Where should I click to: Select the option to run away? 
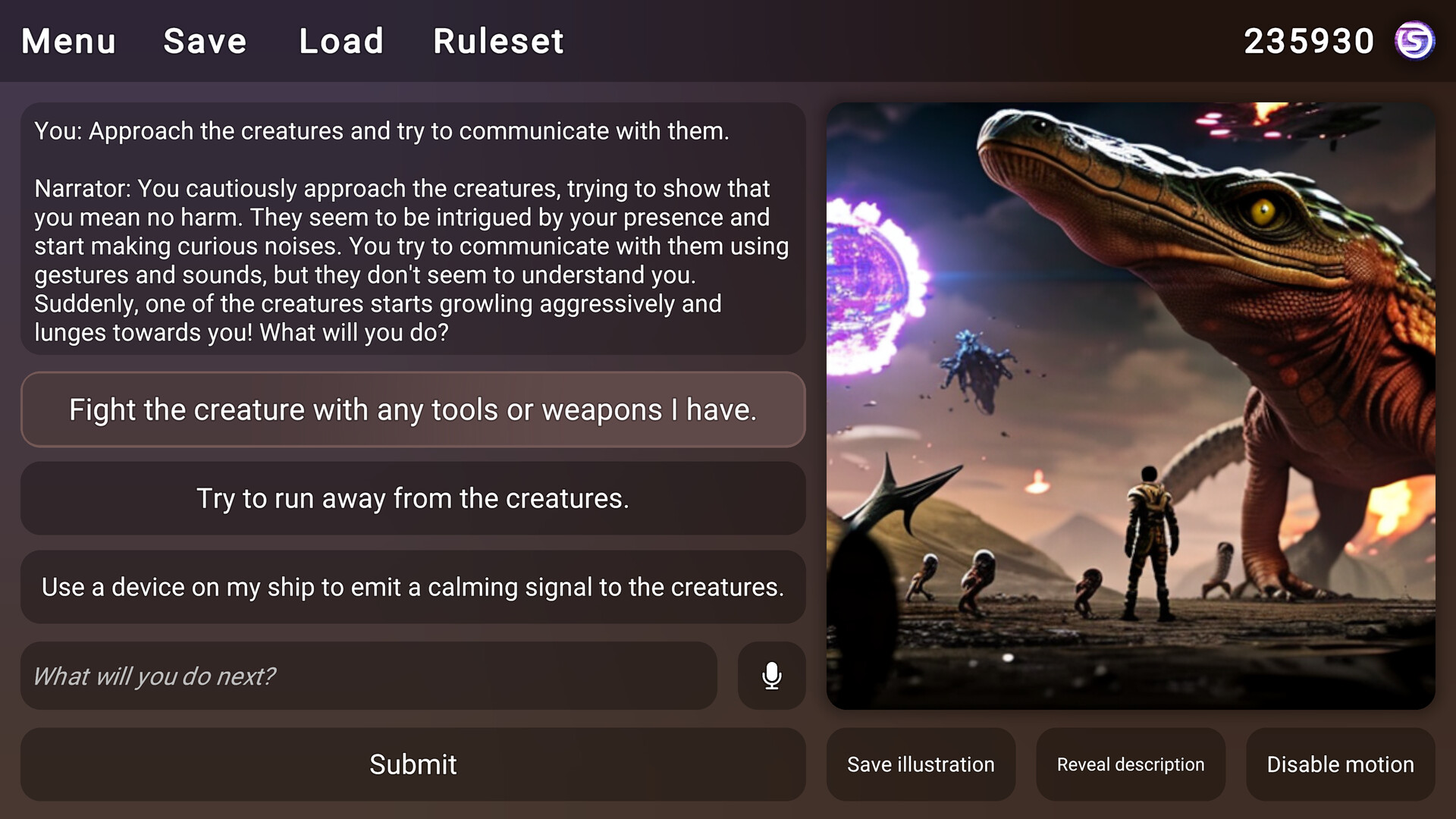coord(413,498)
